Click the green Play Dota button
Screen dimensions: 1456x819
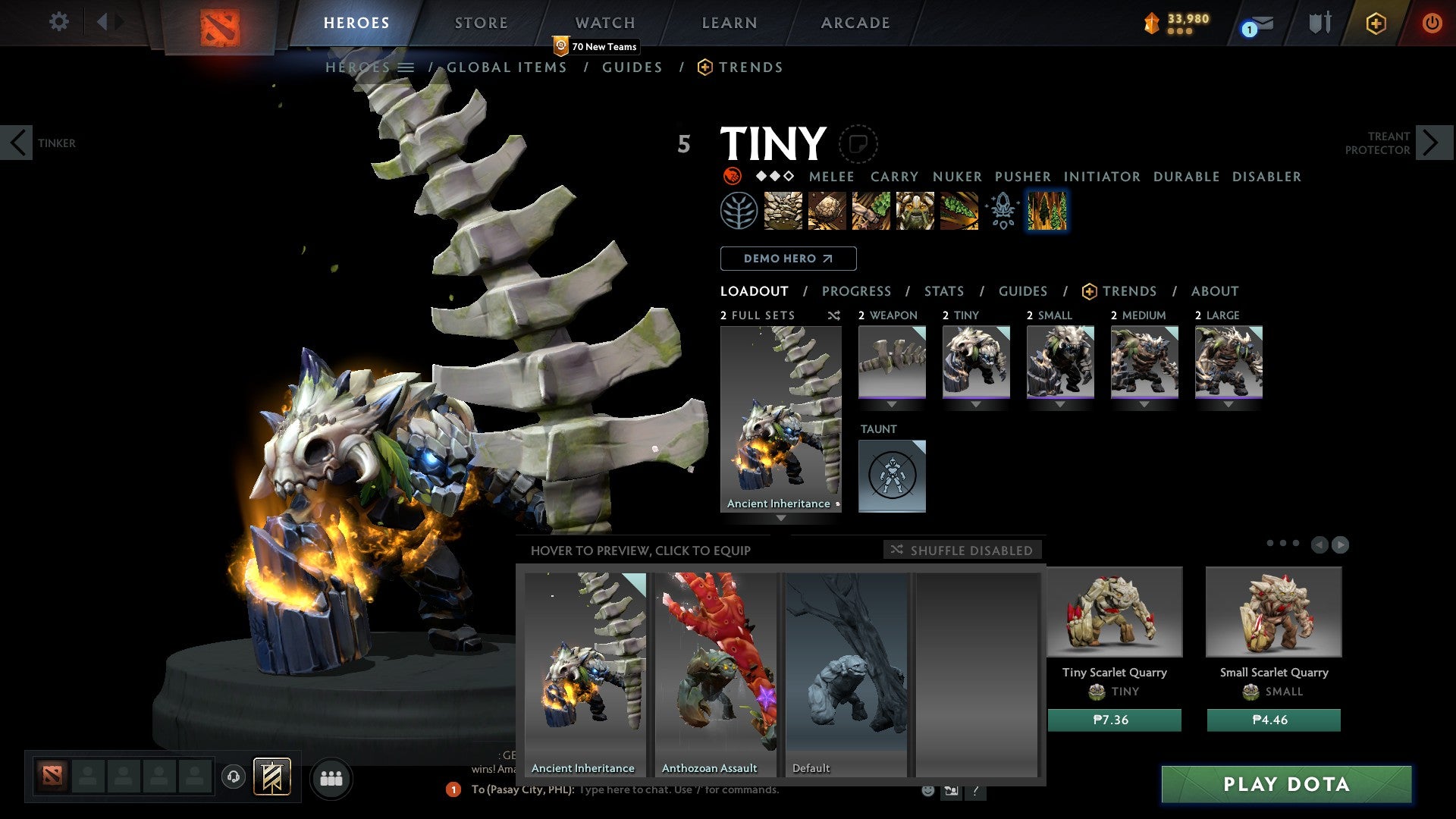pos(1286,784)
